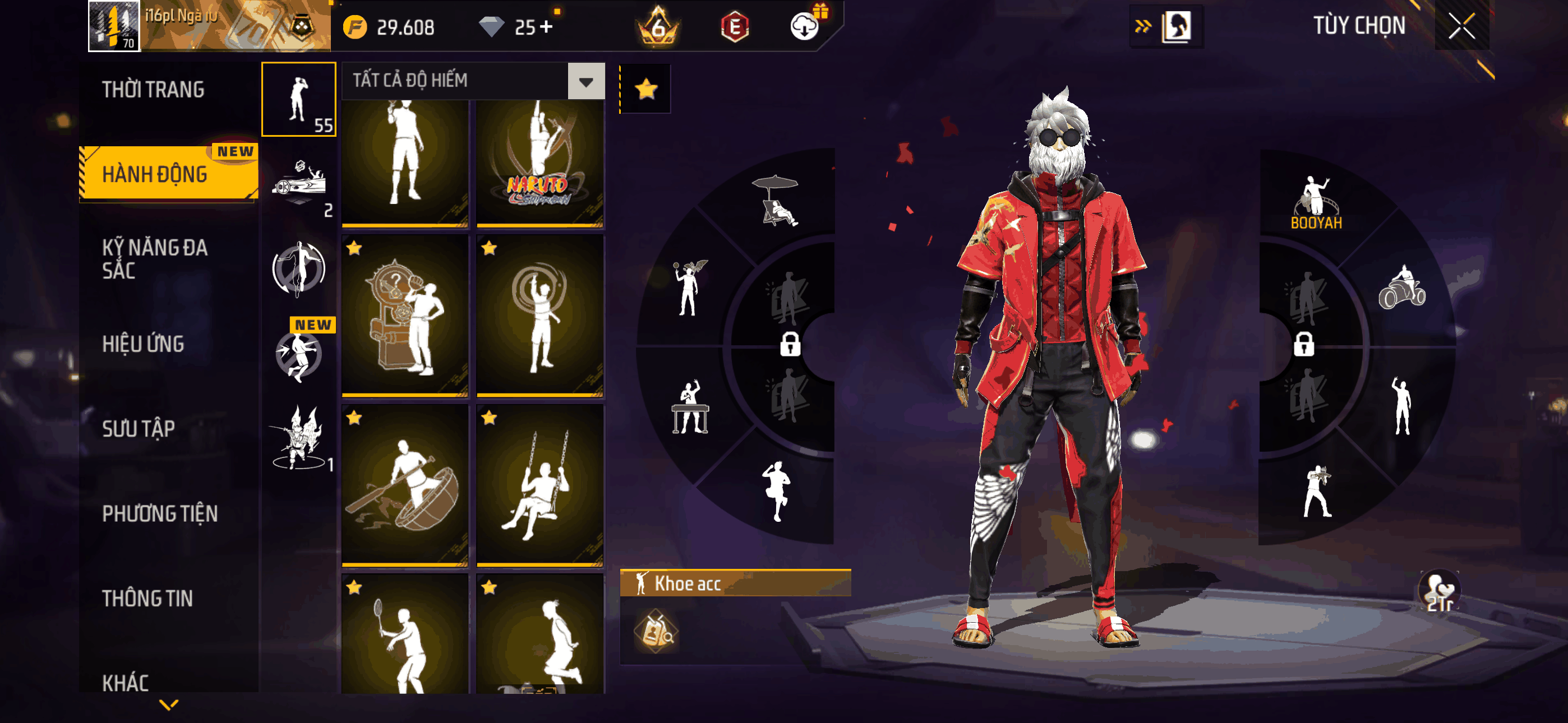This screenshot has width=1568, height=723.
Task: Toggle the star favorites filter
Action: click(646, 90)
